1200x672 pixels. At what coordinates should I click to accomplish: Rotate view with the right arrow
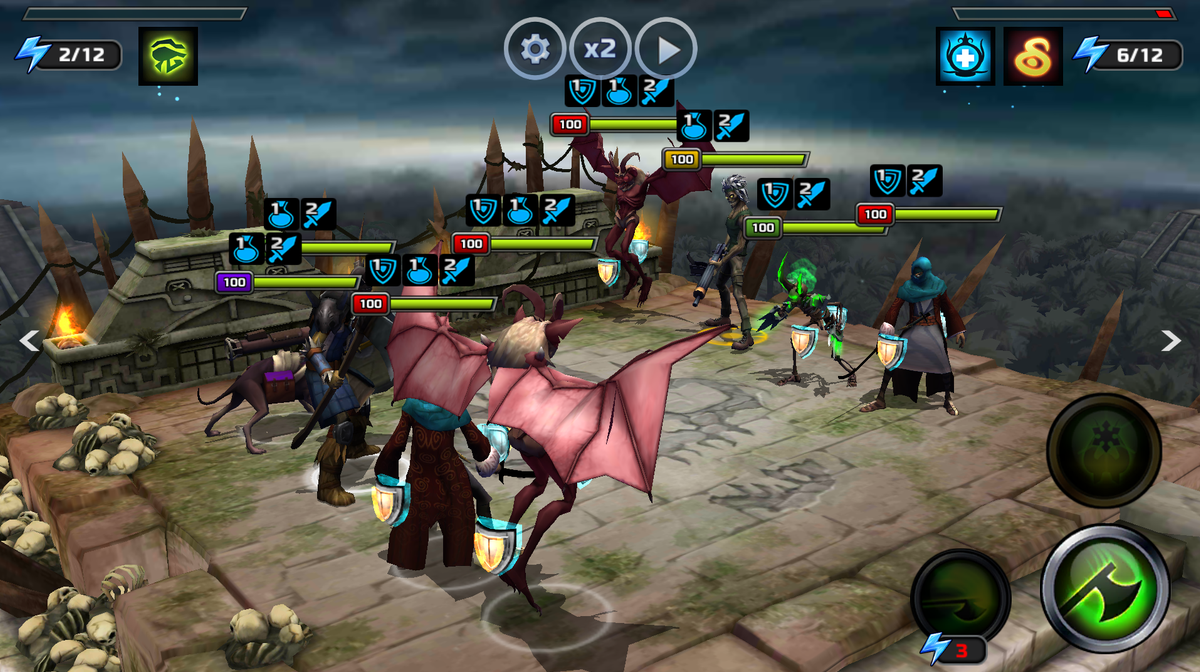tap(1171, 341)
